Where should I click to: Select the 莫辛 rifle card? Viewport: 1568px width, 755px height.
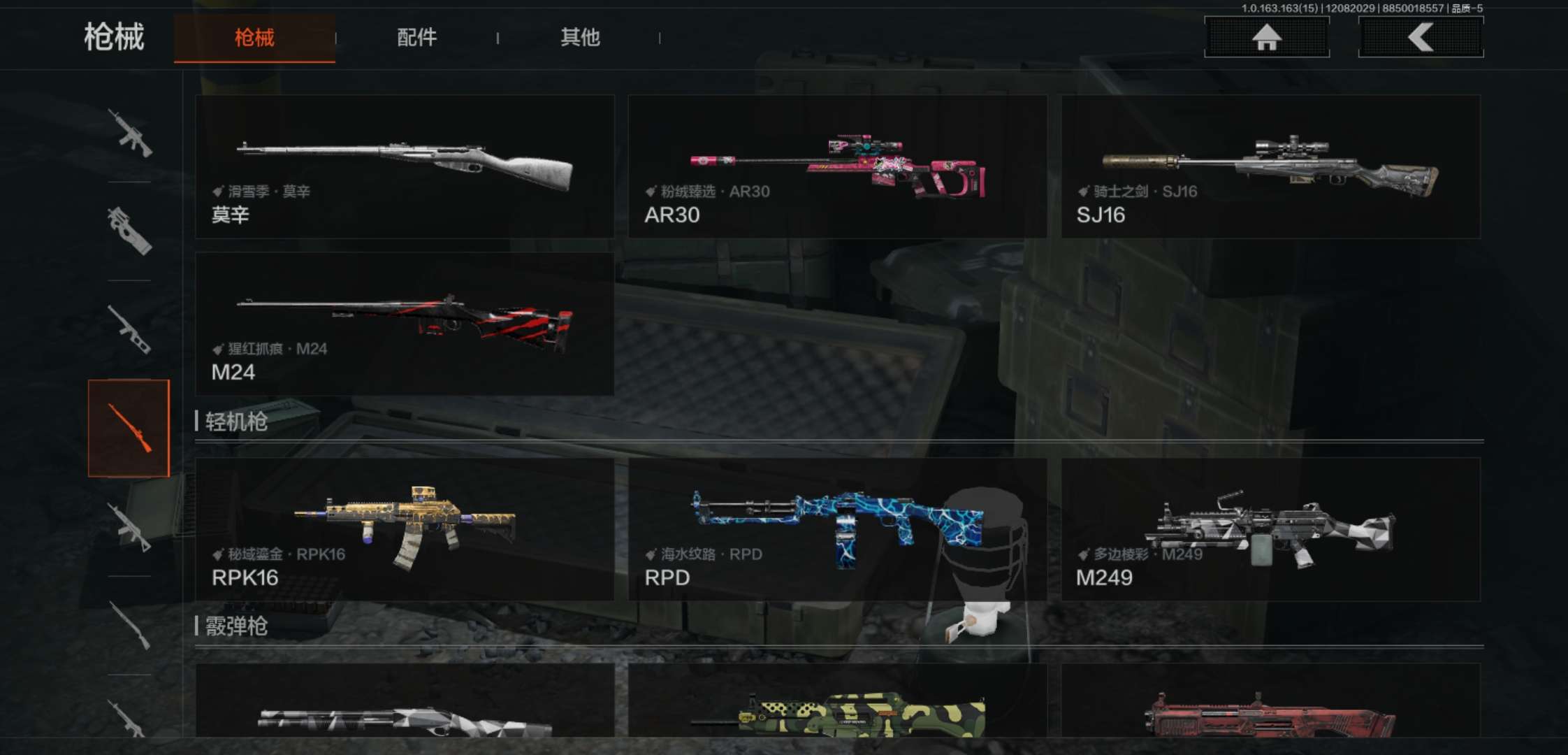tap(405, 167)
